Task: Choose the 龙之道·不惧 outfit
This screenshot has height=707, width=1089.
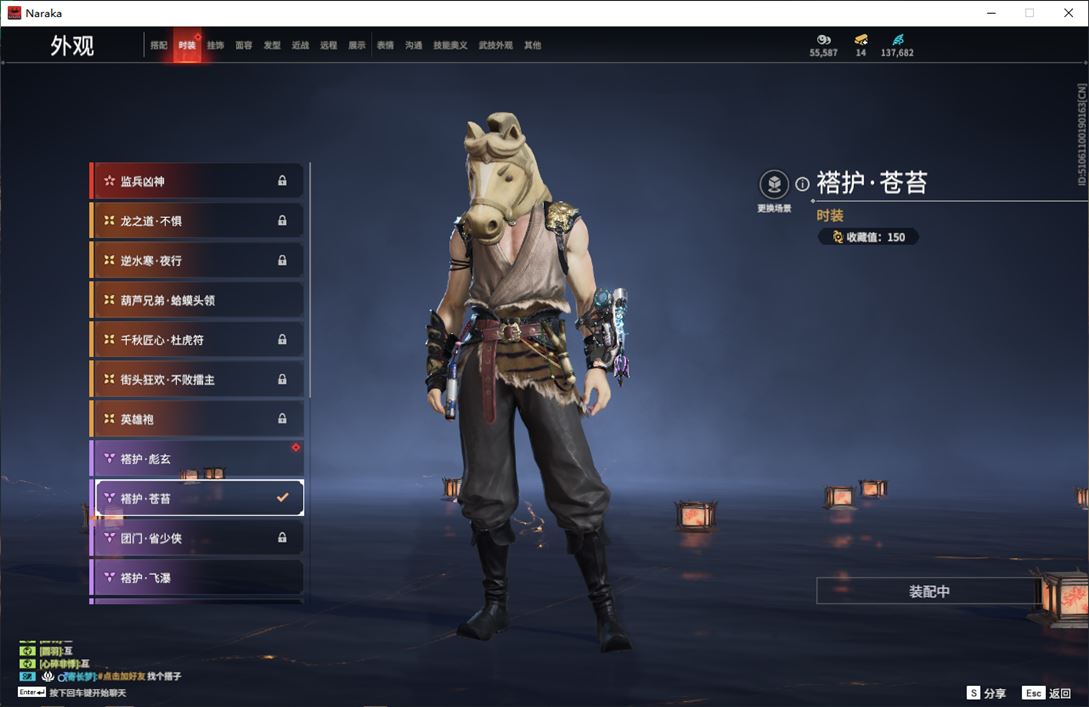Action: coord(197,221)
